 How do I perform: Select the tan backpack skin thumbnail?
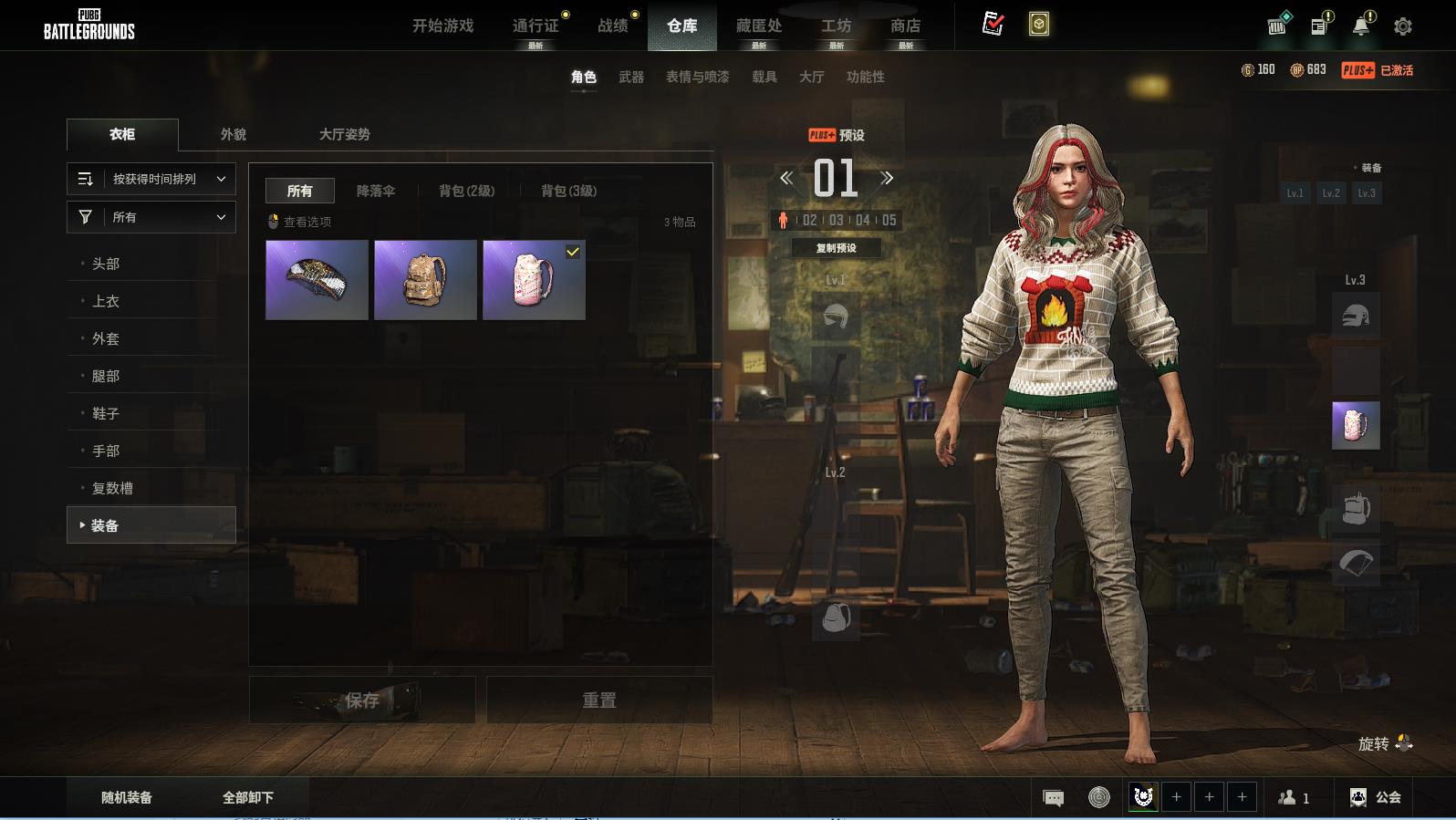pyautogui.click(x=425, y=280)
